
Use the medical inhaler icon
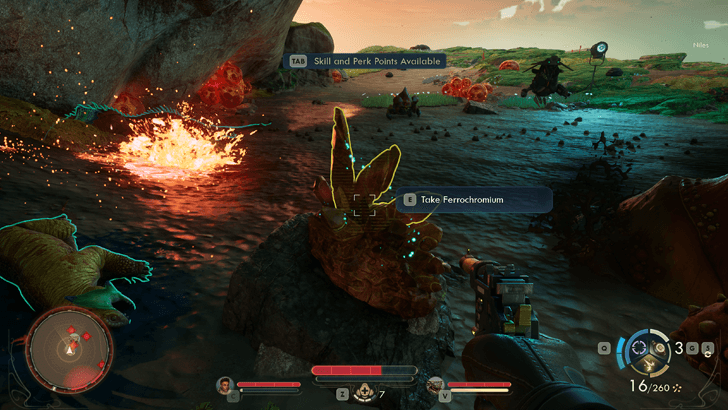point(365,393)
